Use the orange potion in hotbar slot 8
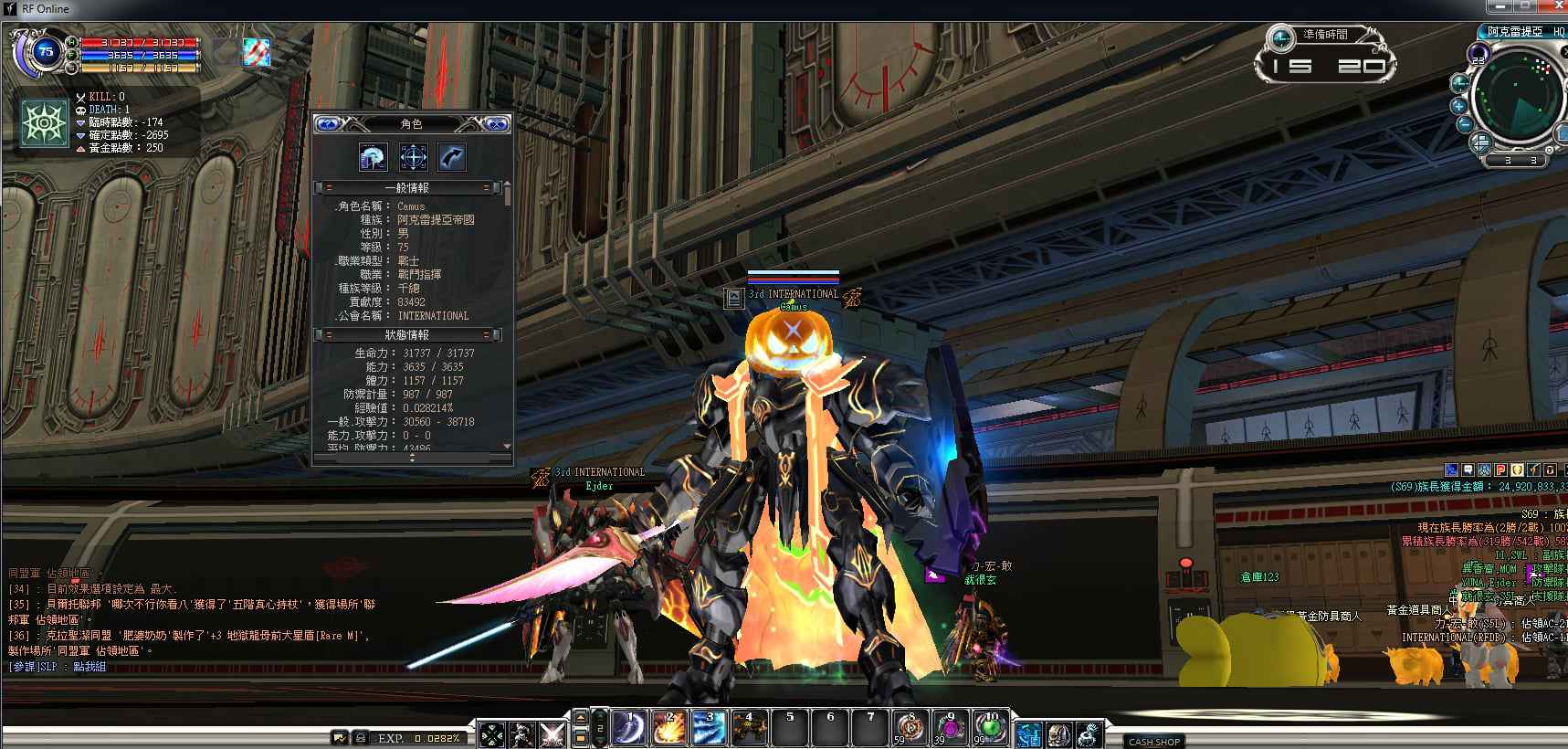 (x=910, y=728)
